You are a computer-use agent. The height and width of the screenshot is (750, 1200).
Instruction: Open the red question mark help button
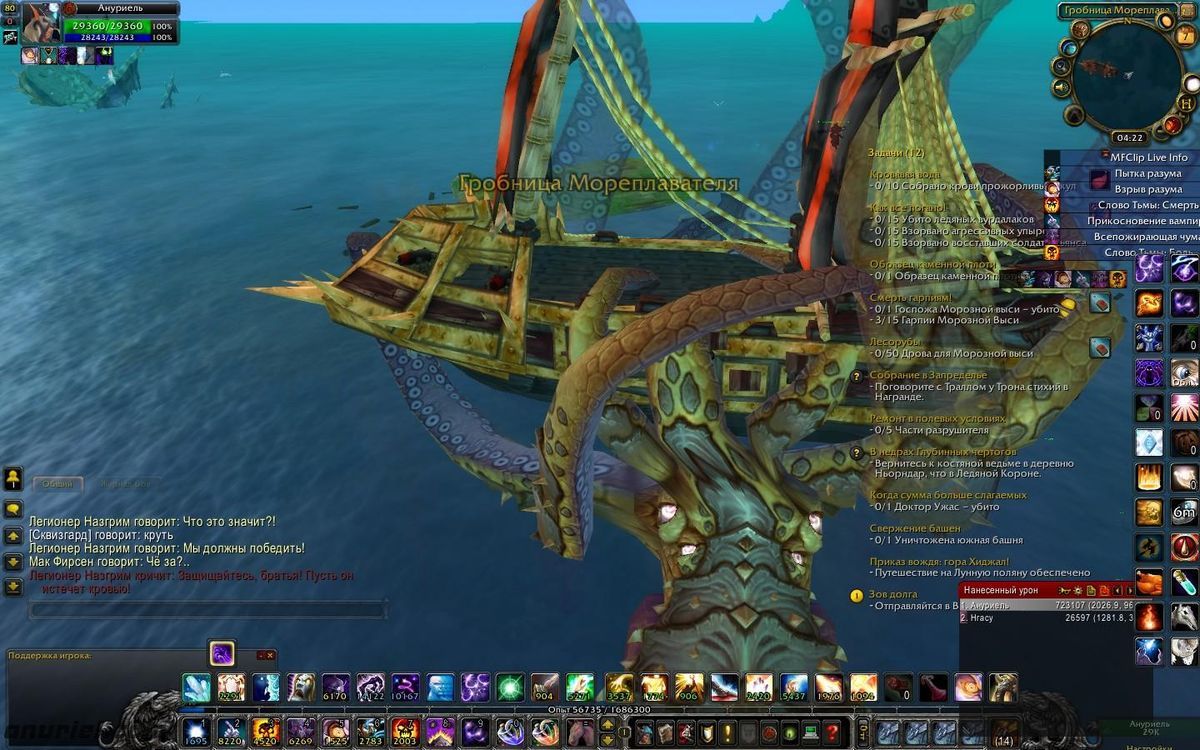coord(832,730)
